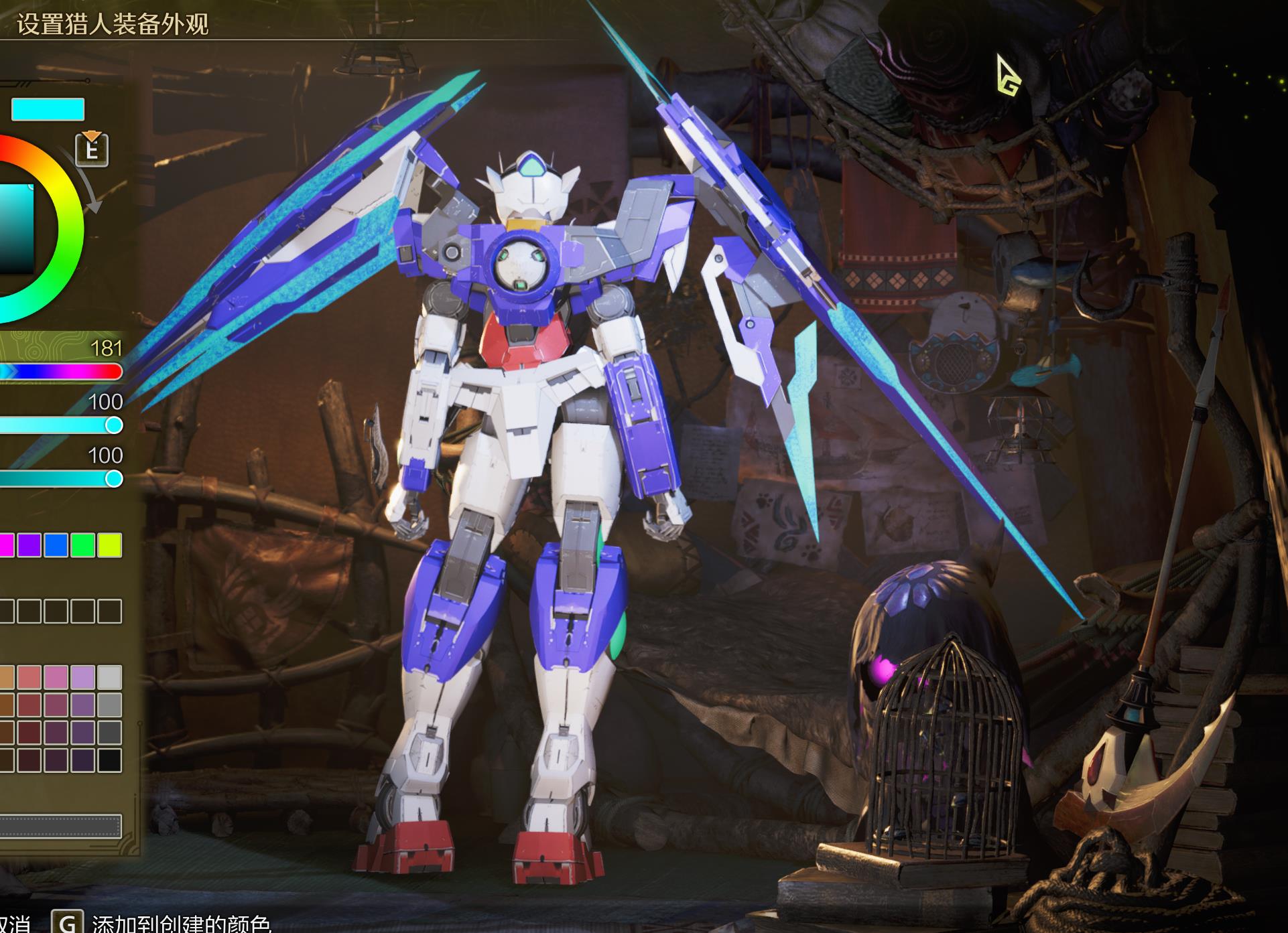Pick the light pink palette swatch
Image resolution: width=1288 pixels, height=933 pixels.
click(56, 677)
